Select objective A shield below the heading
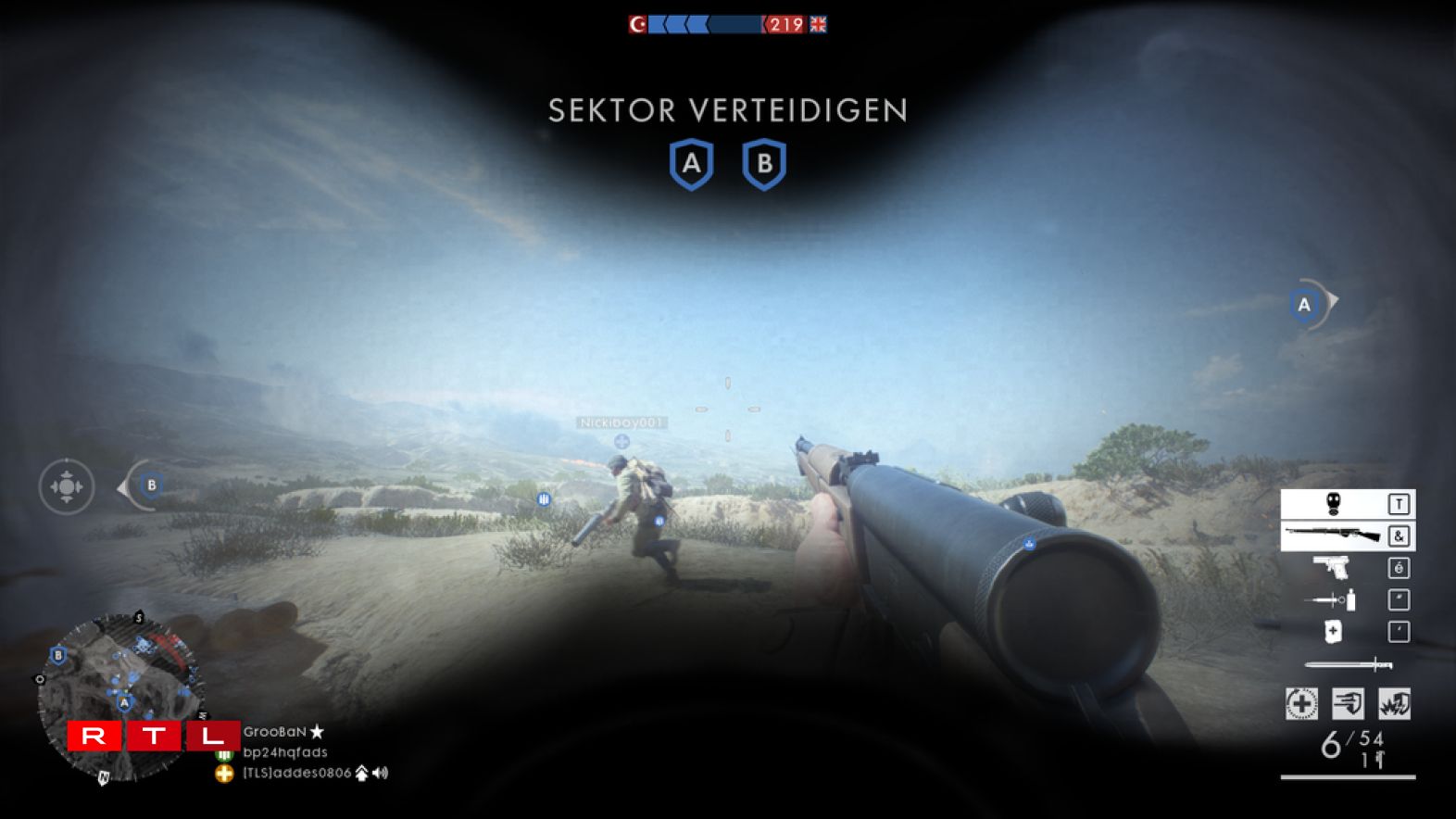 [x=691, y=165]
